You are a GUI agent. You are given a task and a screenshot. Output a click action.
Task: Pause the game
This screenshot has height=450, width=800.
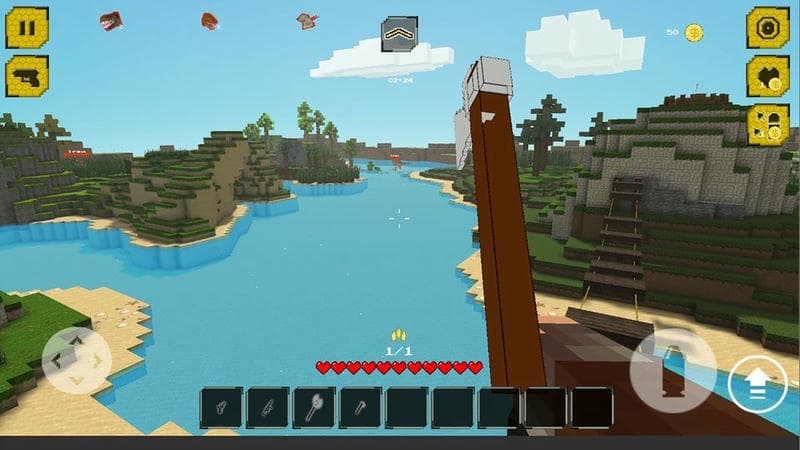coord(27,28)
